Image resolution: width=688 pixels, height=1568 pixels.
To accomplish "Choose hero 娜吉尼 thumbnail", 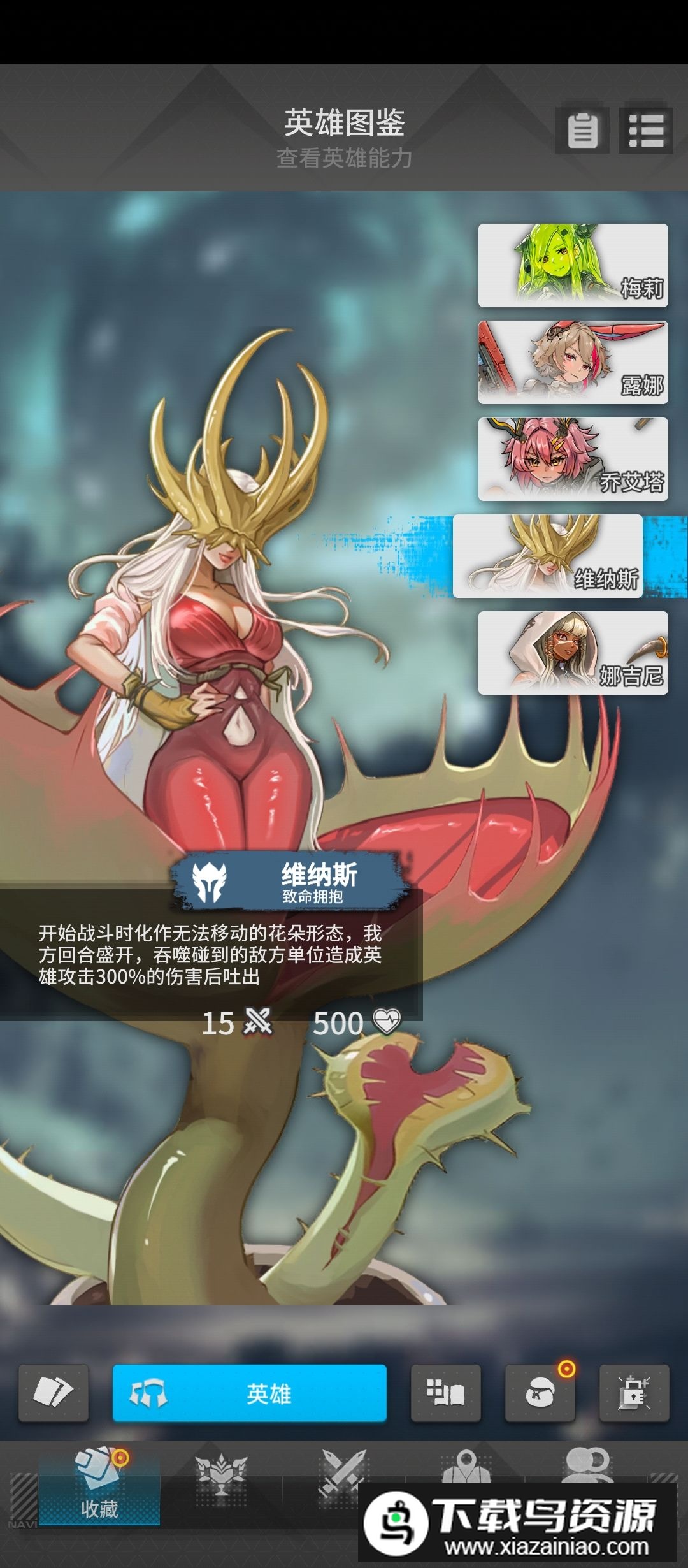I will pyautogui.click(x=573, y=653).
